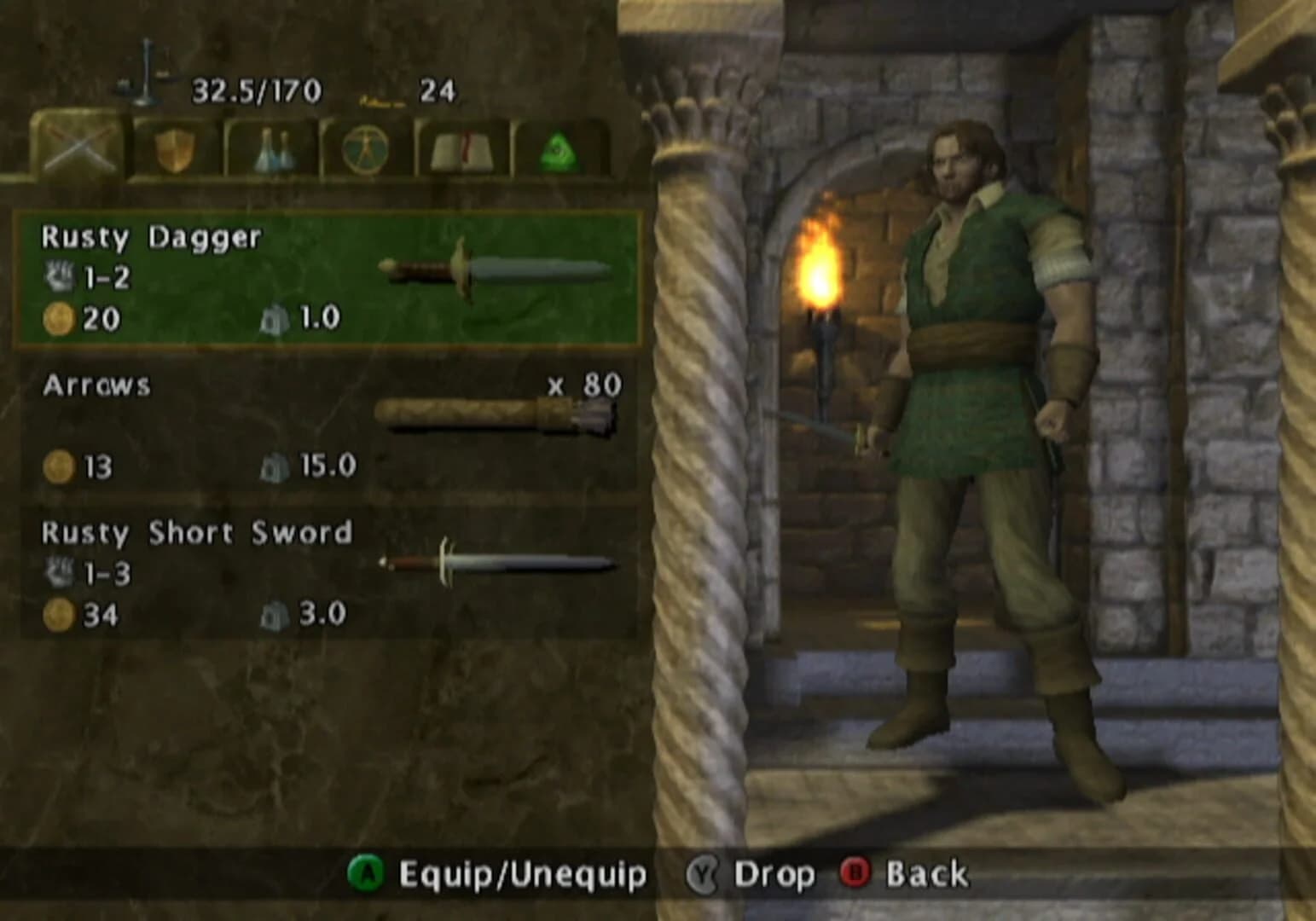Click the weight cube icon beside Arrows
Viewport: 1316px width, 921px height.
pos(275,466)
